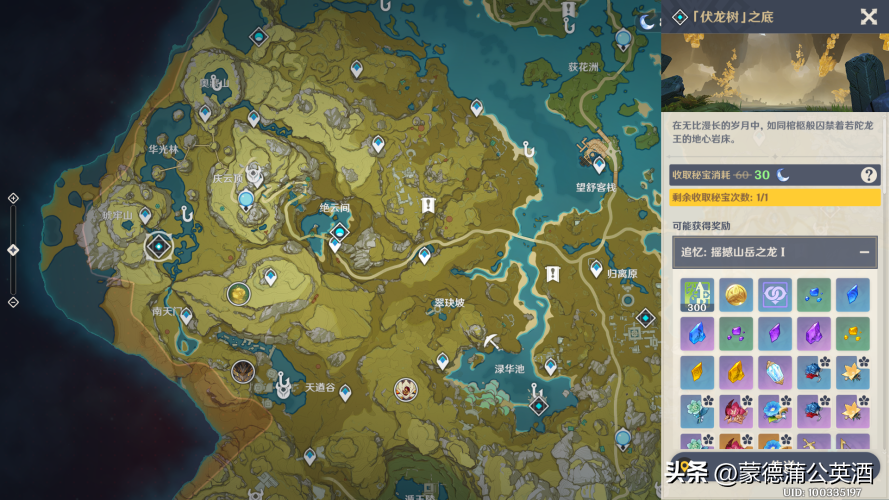Adjust the map zoom slider handle
This screenshot has width=889, height=500.
(x=13, y=249)
